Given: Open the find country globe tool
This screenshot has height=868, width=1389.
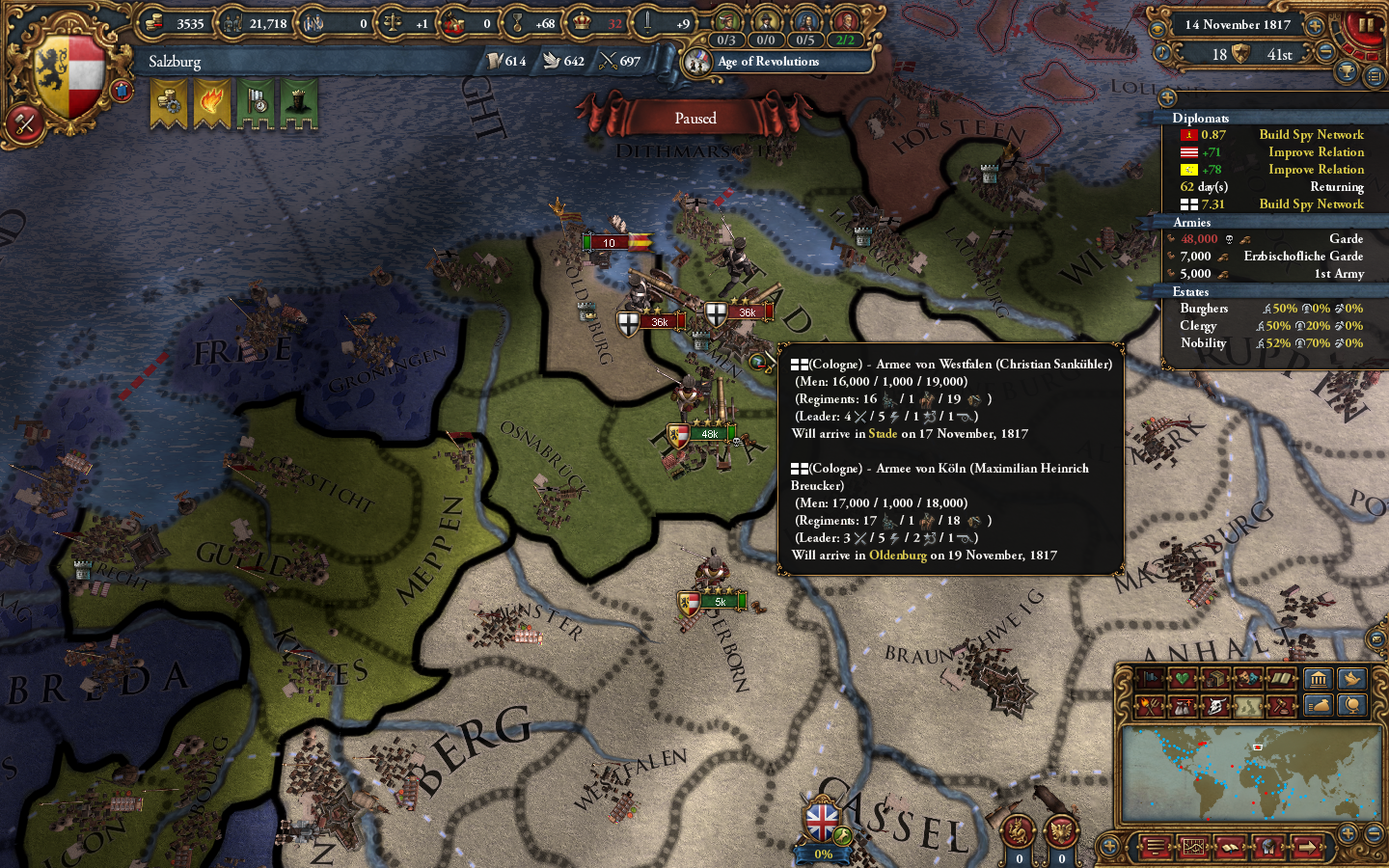Looking at the screenshot, I should point(1351,705).
